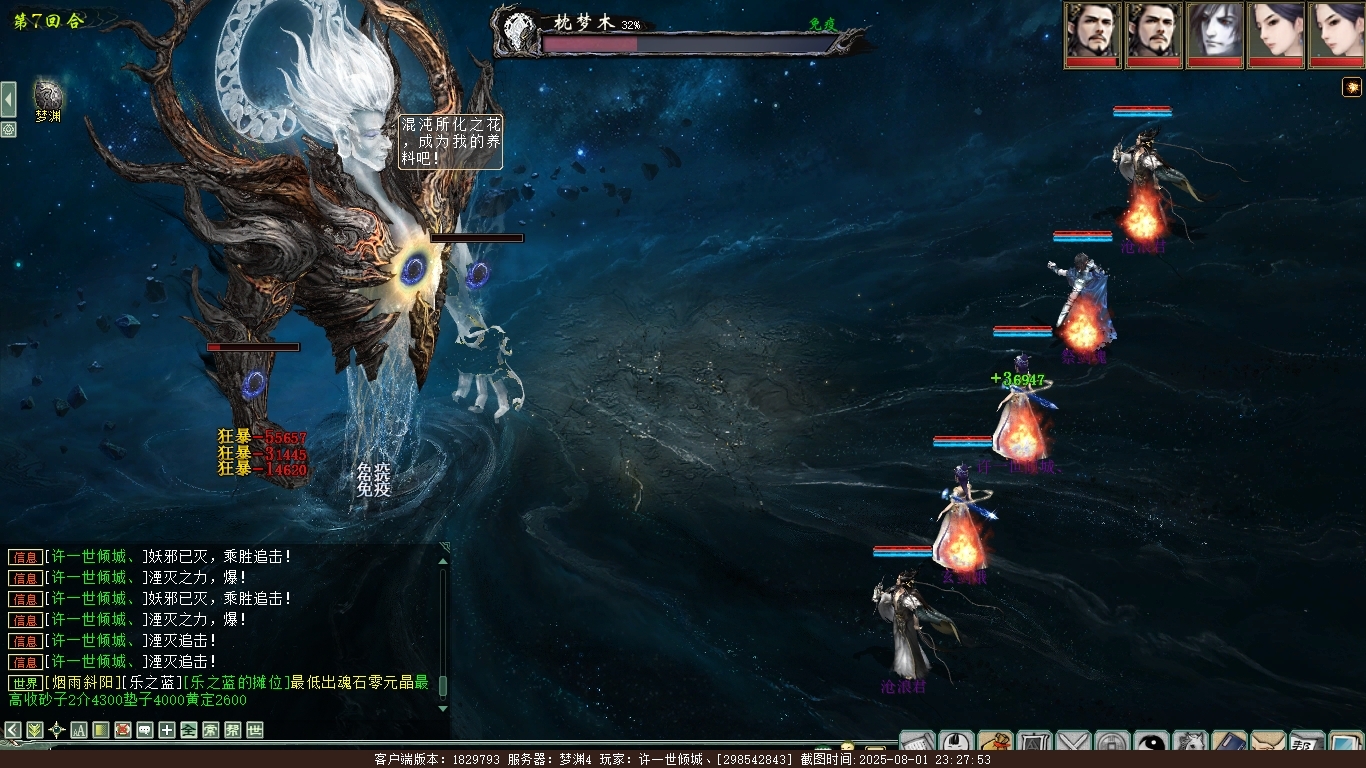This screenshot has width=1366, height=768.
Task: Open the chat bubble settings button
Action: 145,730
